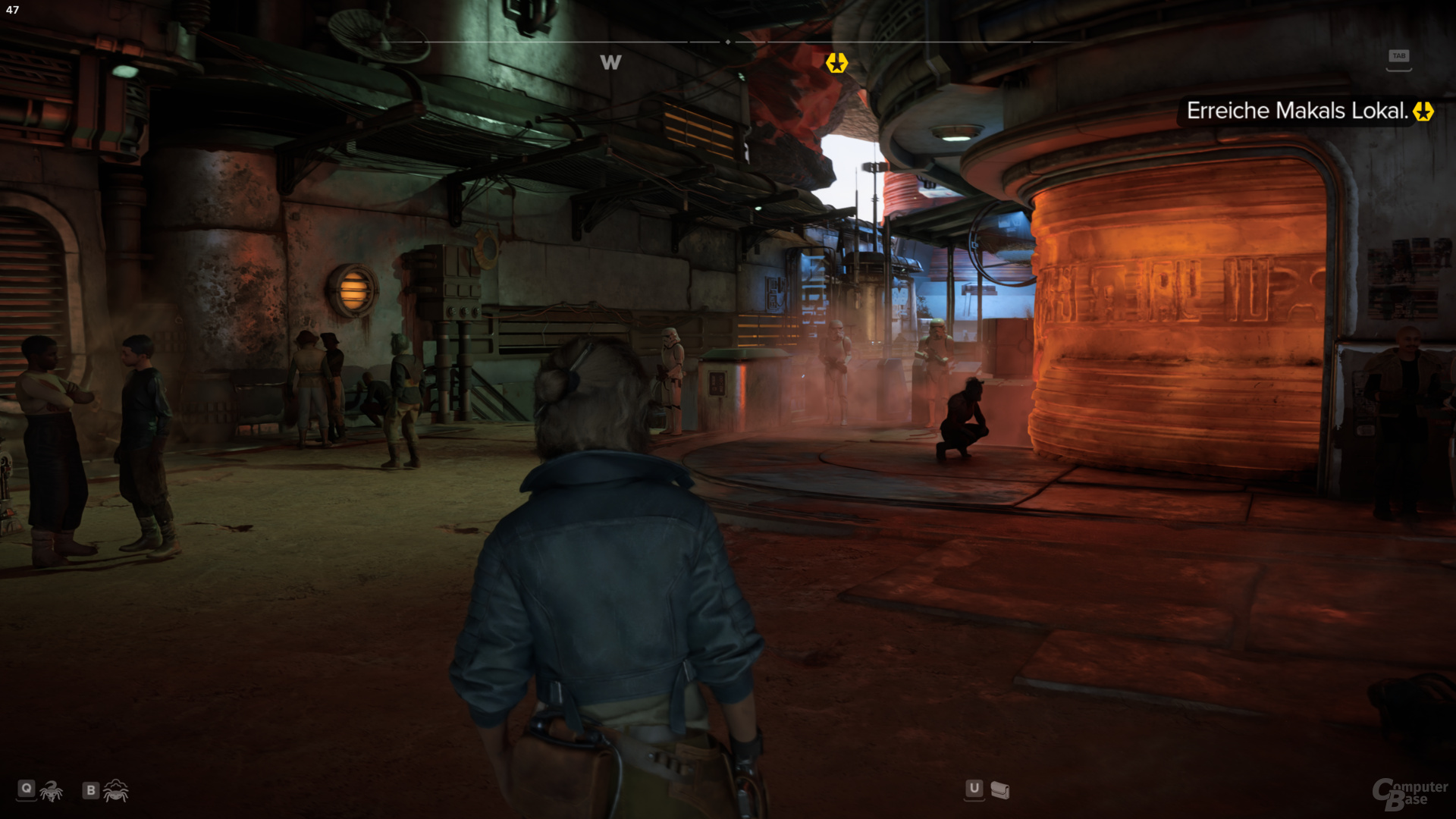Select the W heading on the compass bar
The image size is (1456, 819).
pyautogui.click(x=610, y=63)
